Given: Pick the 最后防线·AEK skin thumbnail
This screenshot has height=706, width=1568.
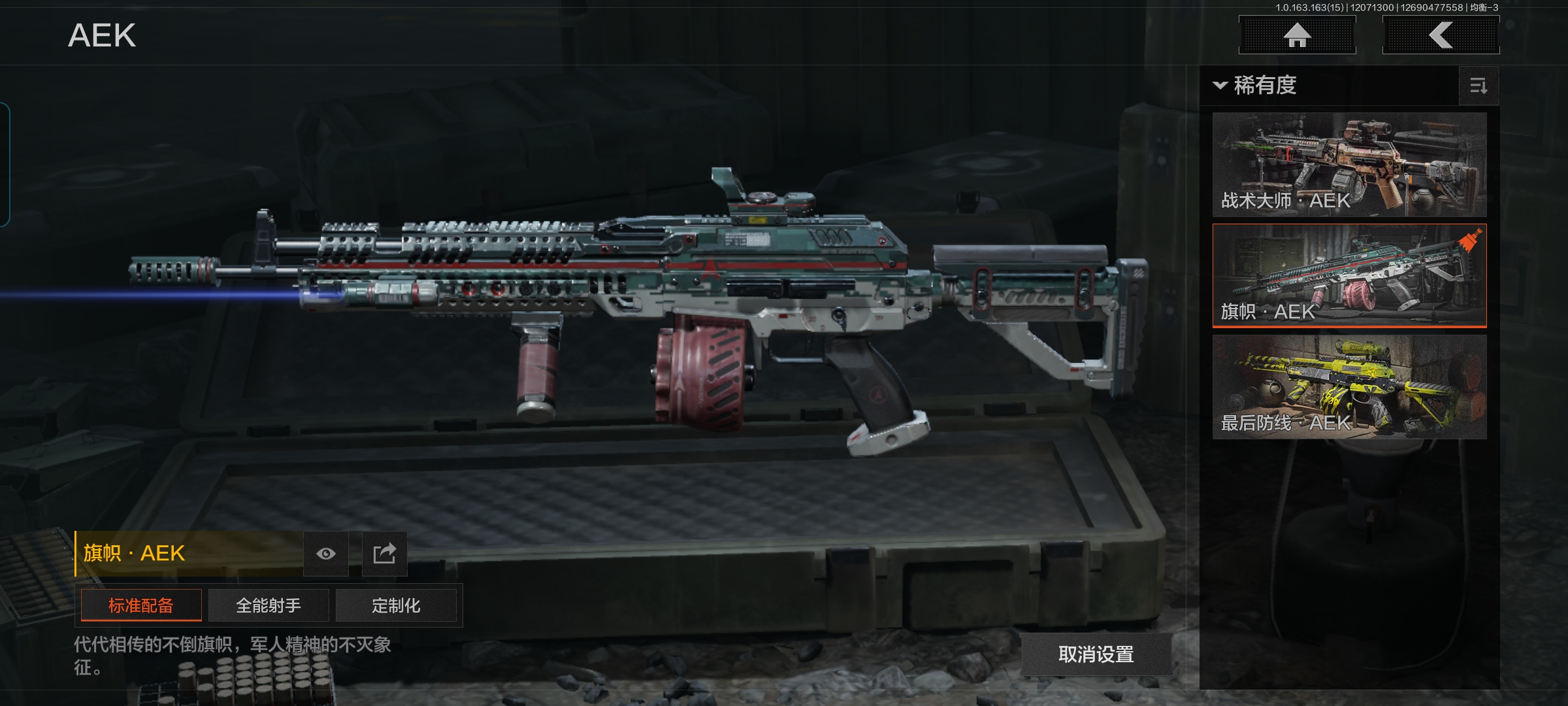Looking at the screenshot, I should 1349,386.
